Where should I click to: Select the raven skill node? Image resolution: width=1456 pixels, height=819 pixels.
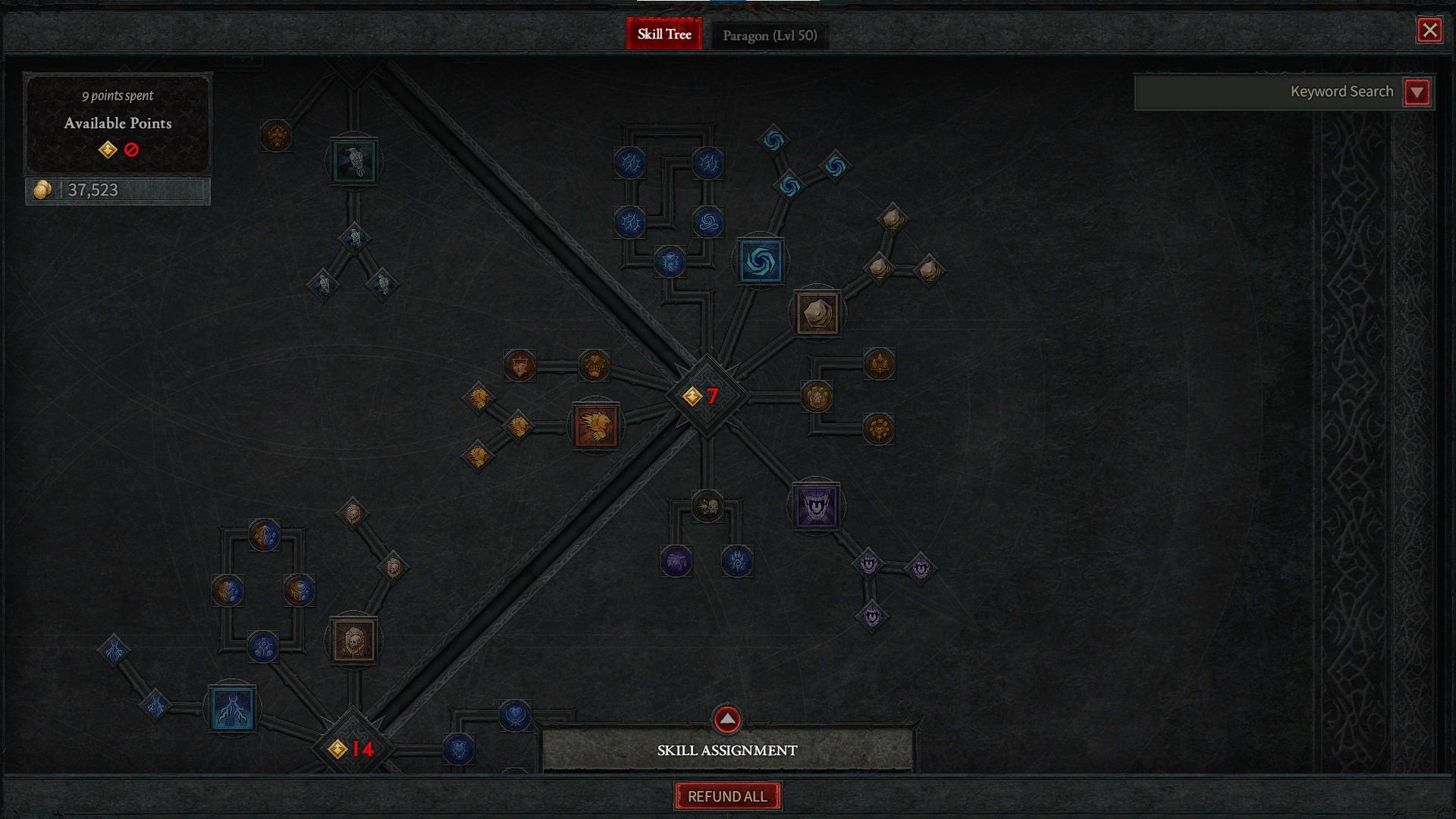[353, 162]
